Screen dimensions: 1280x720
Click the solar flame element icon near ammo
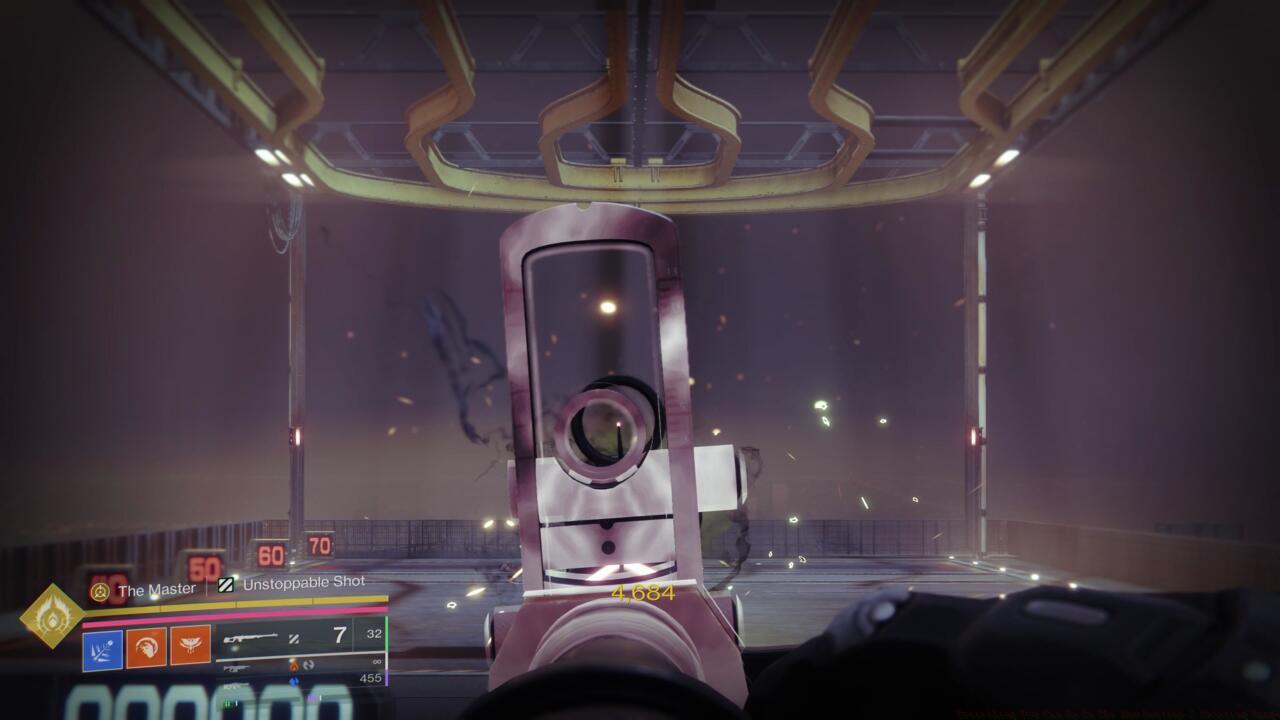[293, 664]
